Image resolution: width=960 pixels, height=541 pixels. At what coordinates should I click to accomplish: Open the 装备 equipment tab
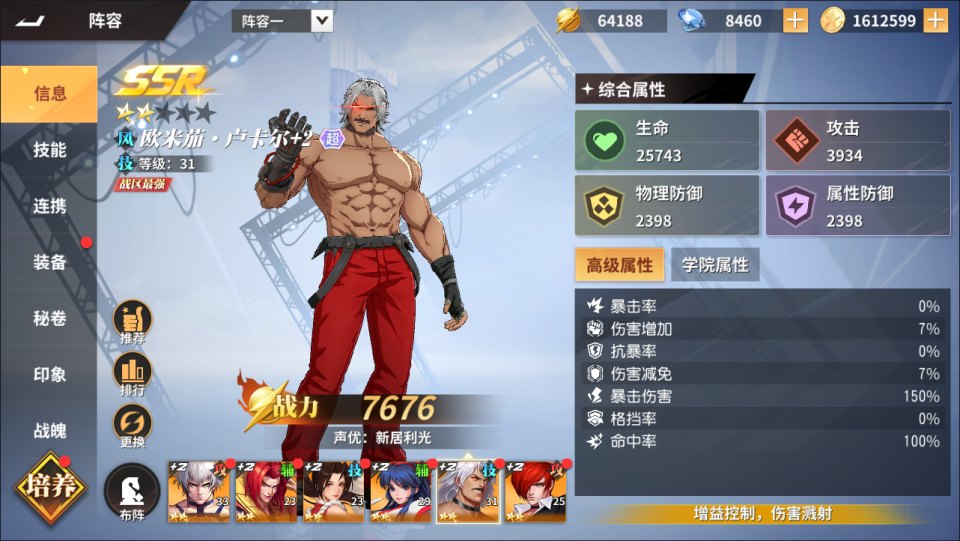coord(49,262)
